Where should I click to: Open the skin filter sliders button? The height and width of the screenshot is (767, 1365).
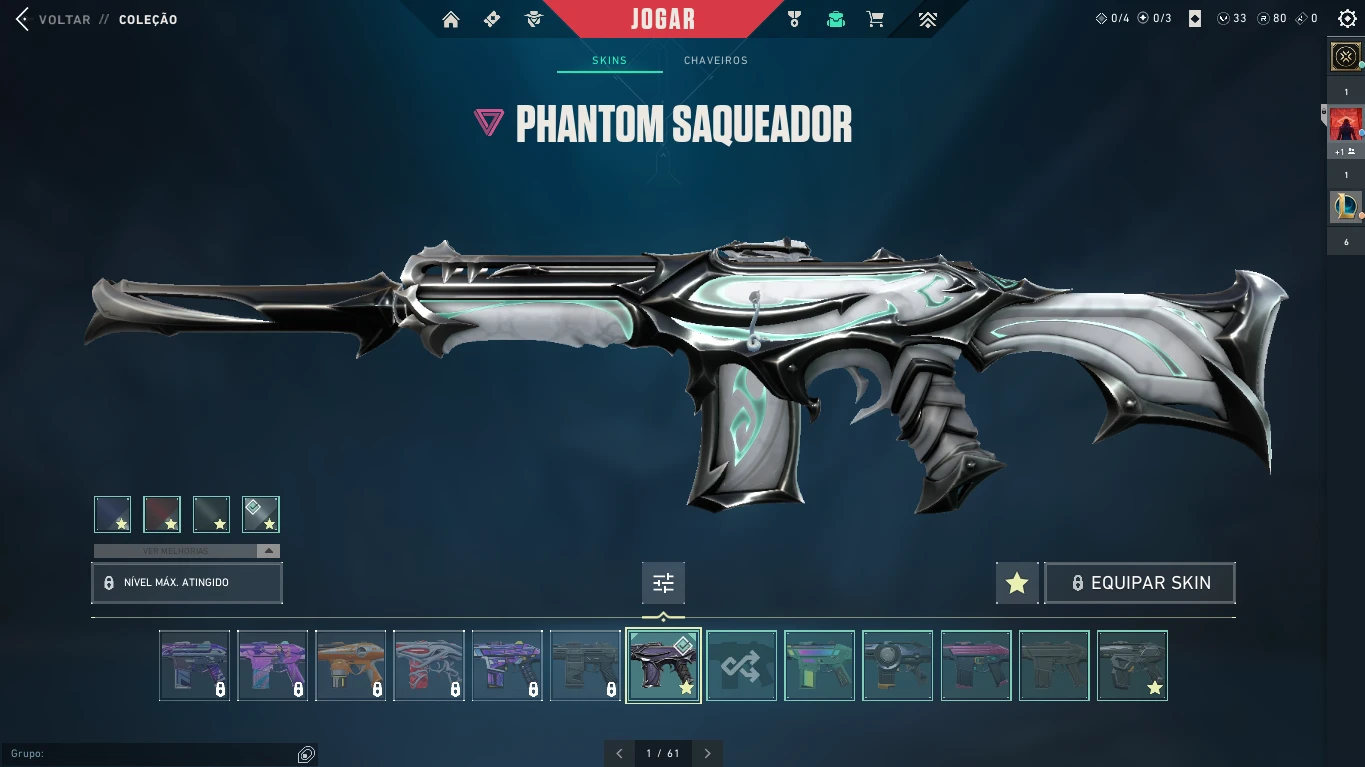pyautogui.click(x=663, y=583)
